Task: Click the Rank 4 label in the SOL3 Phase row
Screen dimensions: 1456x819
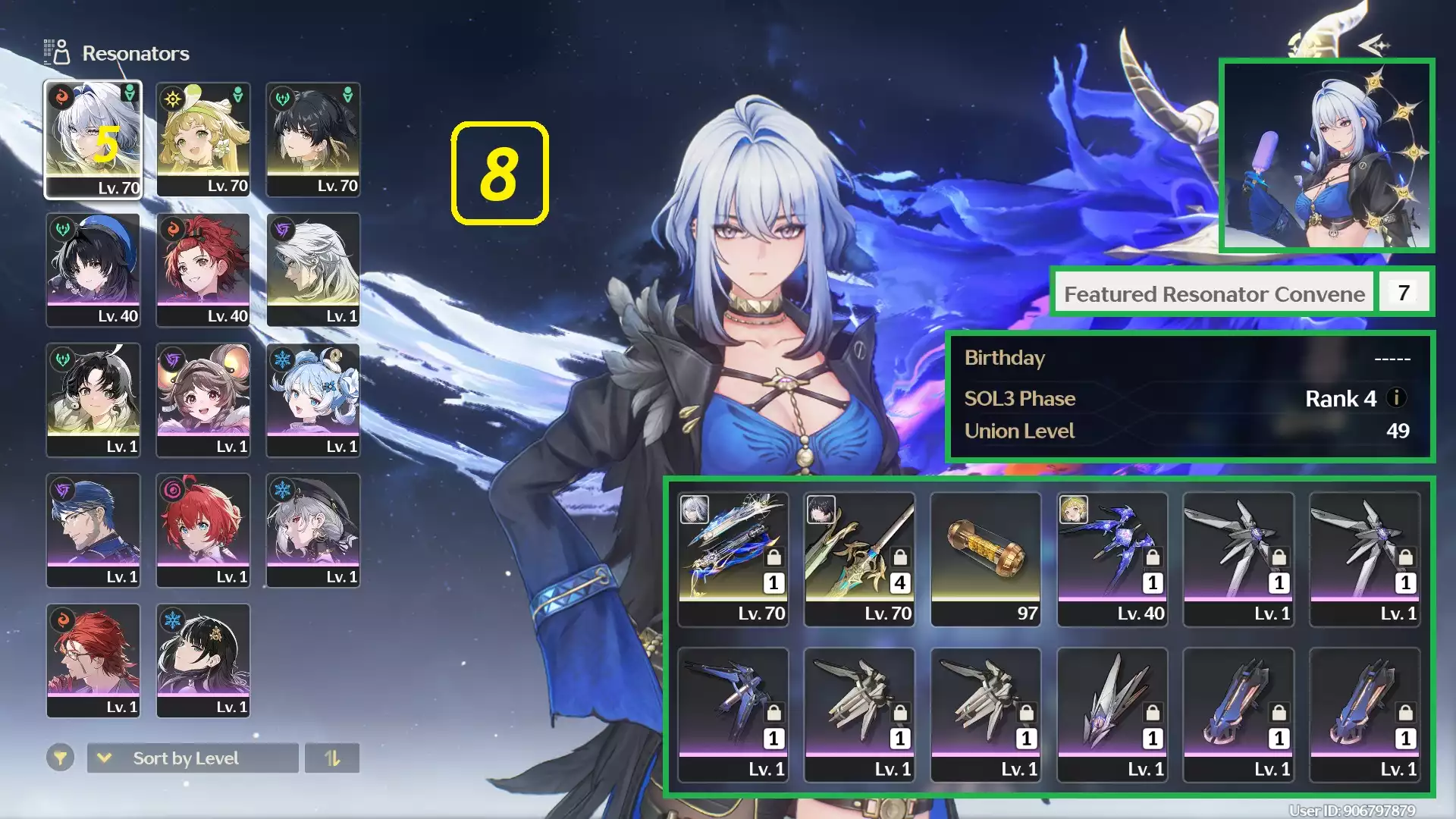Action: (1341, 399)
